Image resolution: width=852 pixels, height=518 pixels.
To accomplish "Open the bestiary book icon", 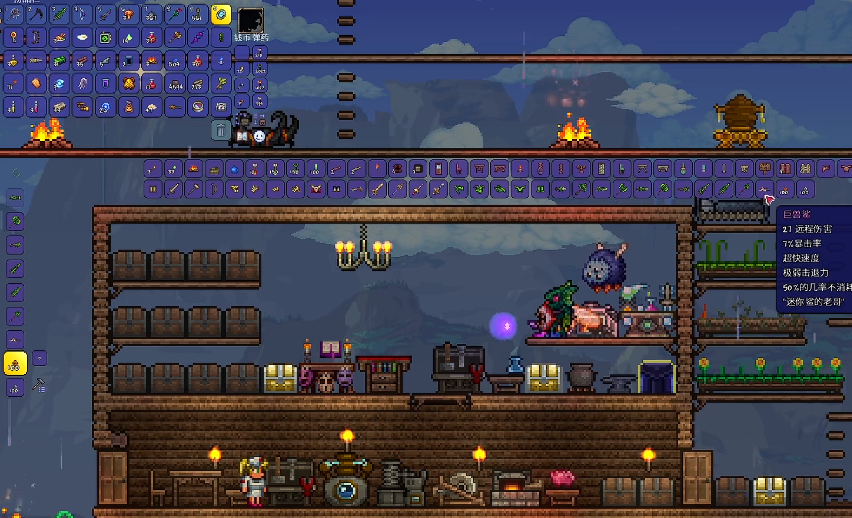I will pyautogui.click(x=241, y=136).
